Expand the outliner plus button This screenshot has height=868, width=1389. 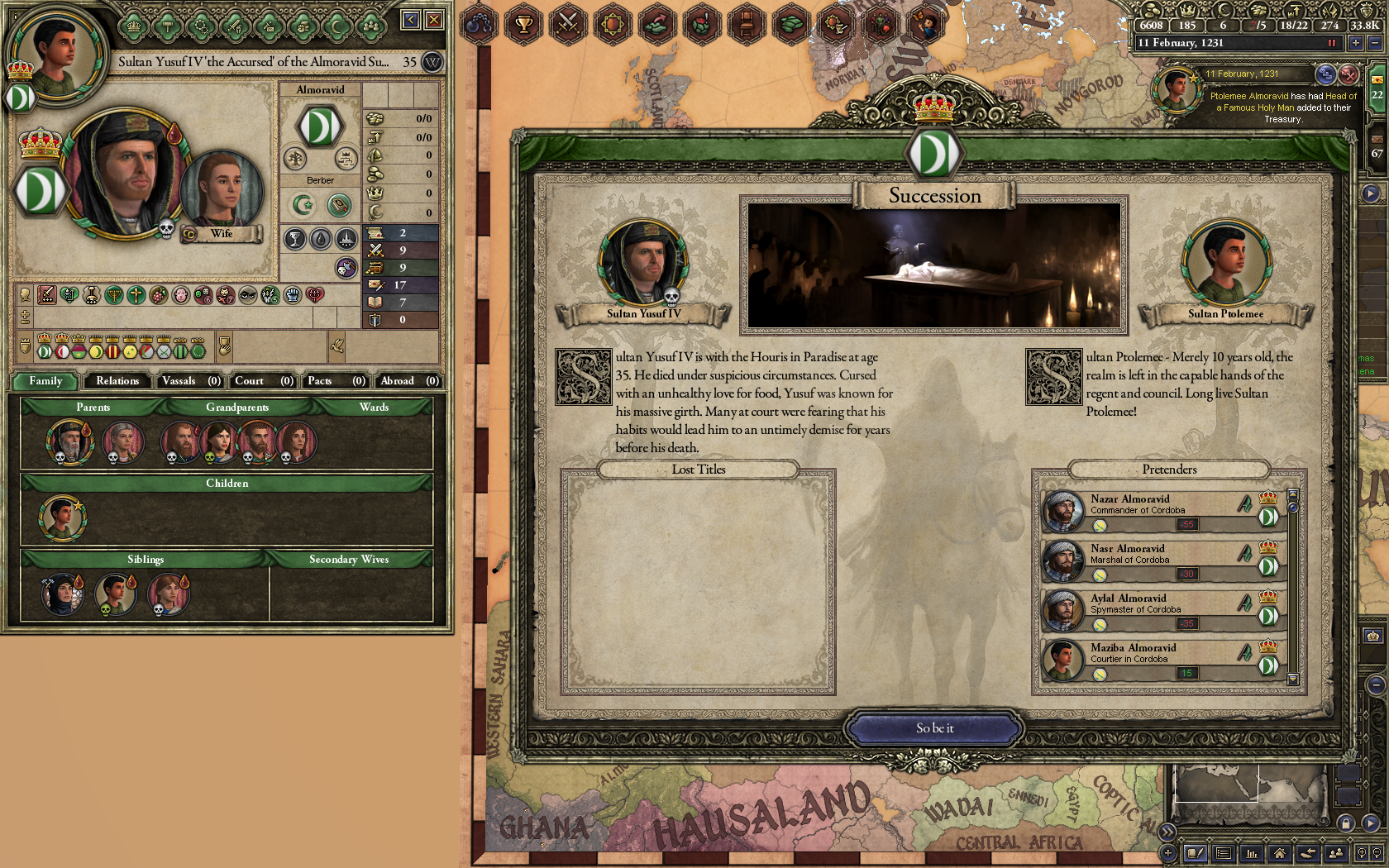1168,852
